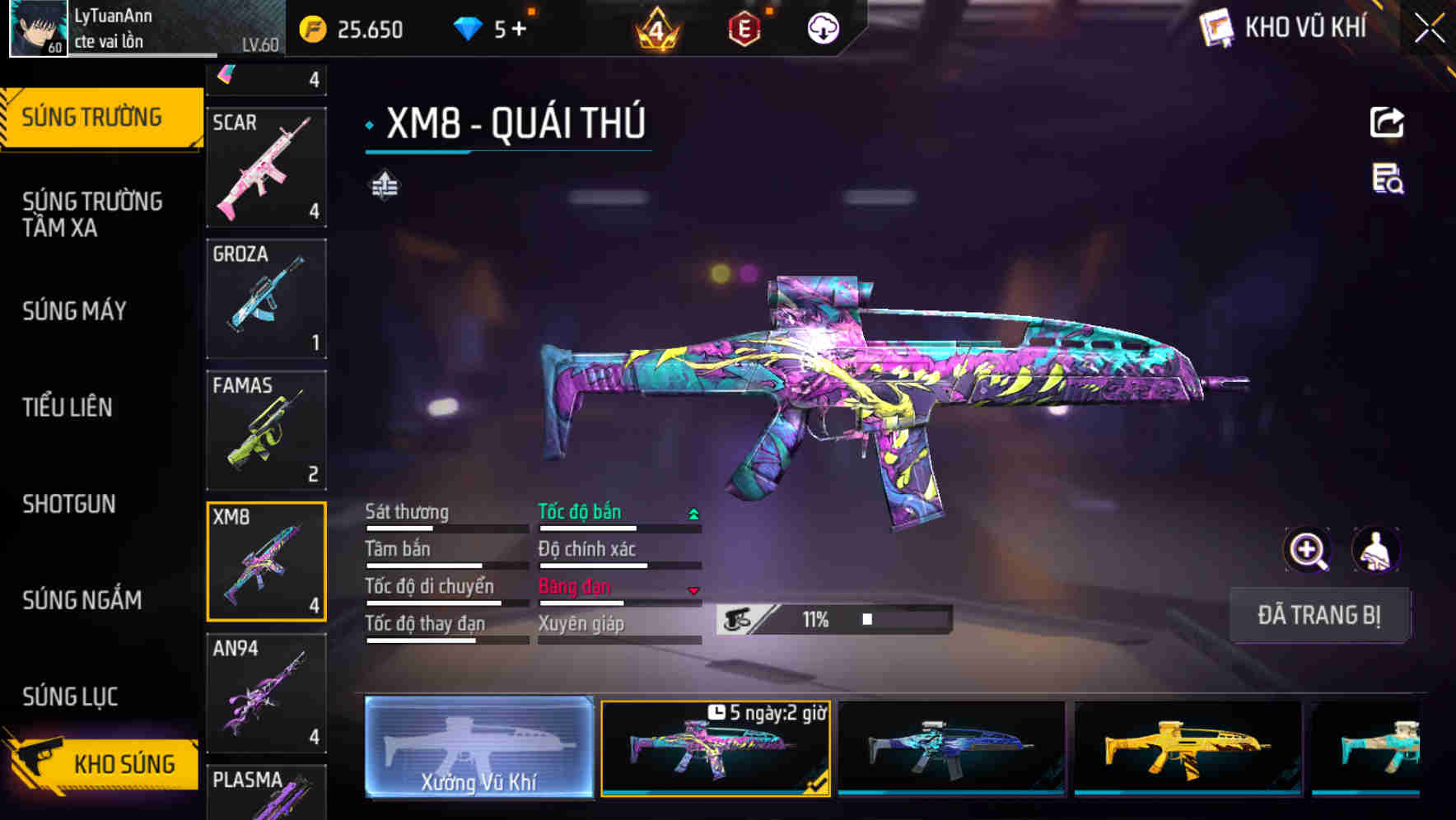Choose the FAMAS weapon slot
The width and height of the screenshot is (1456, 820).
tap(266, 431)
